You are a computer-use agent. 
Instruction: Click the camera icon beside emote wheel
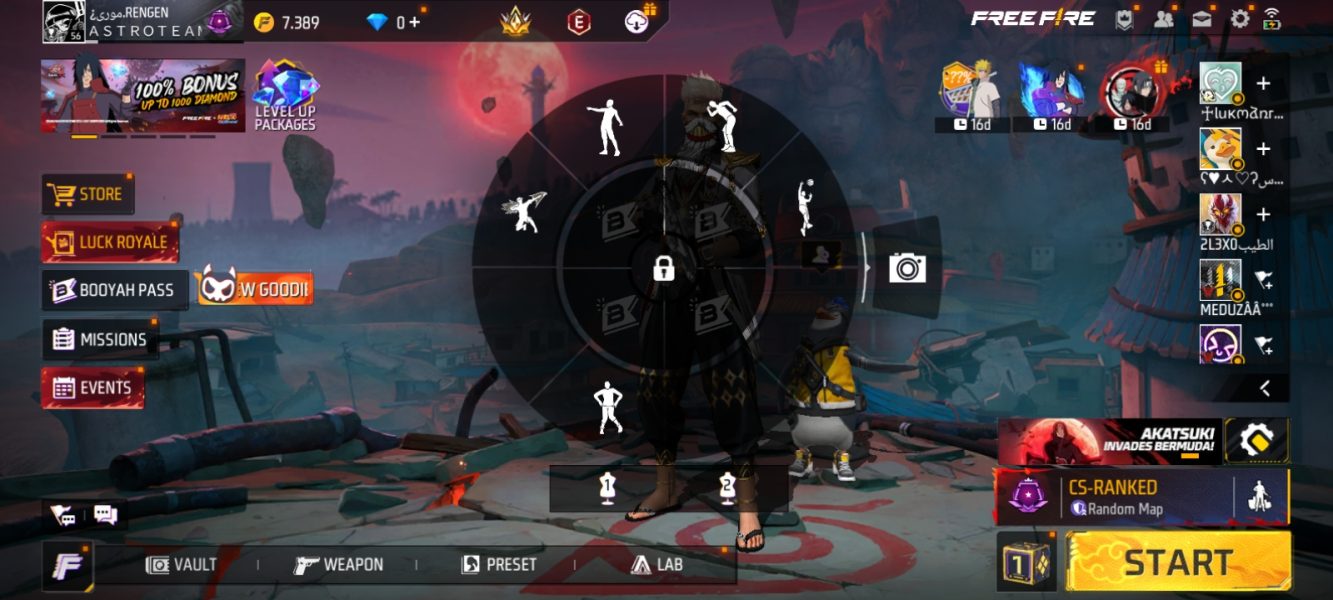click(907, 268)
